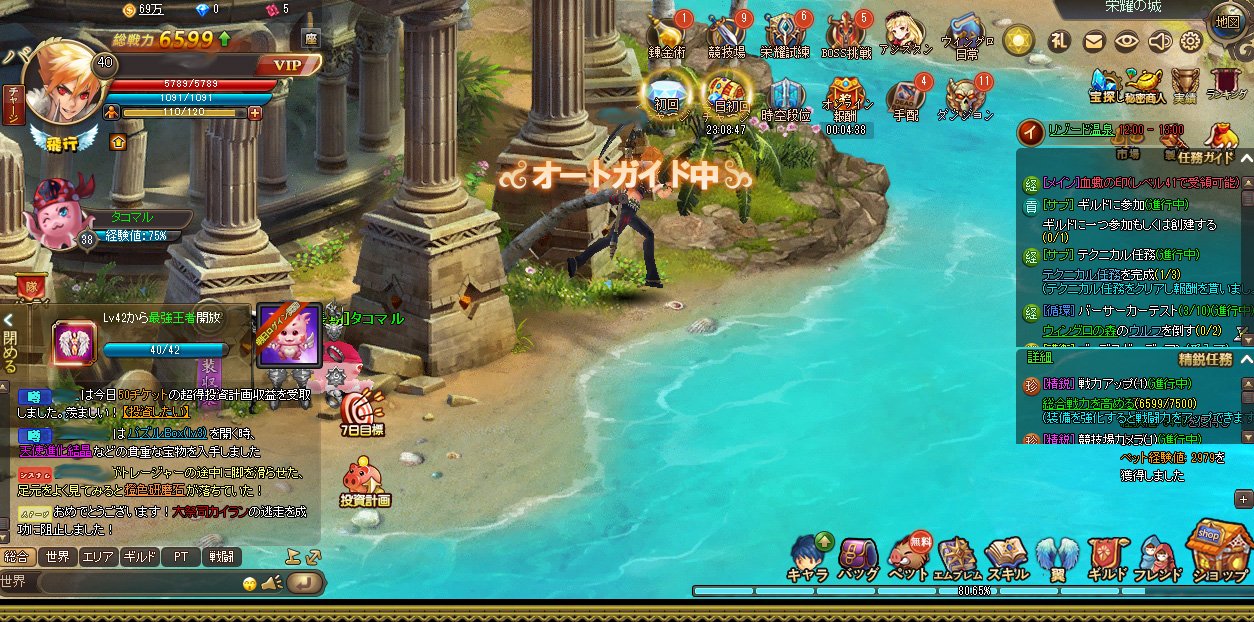Open the 投資計画 piggy bank icon
The height and width of the screenshot is (622, 1254).
[x=364, y=482]
